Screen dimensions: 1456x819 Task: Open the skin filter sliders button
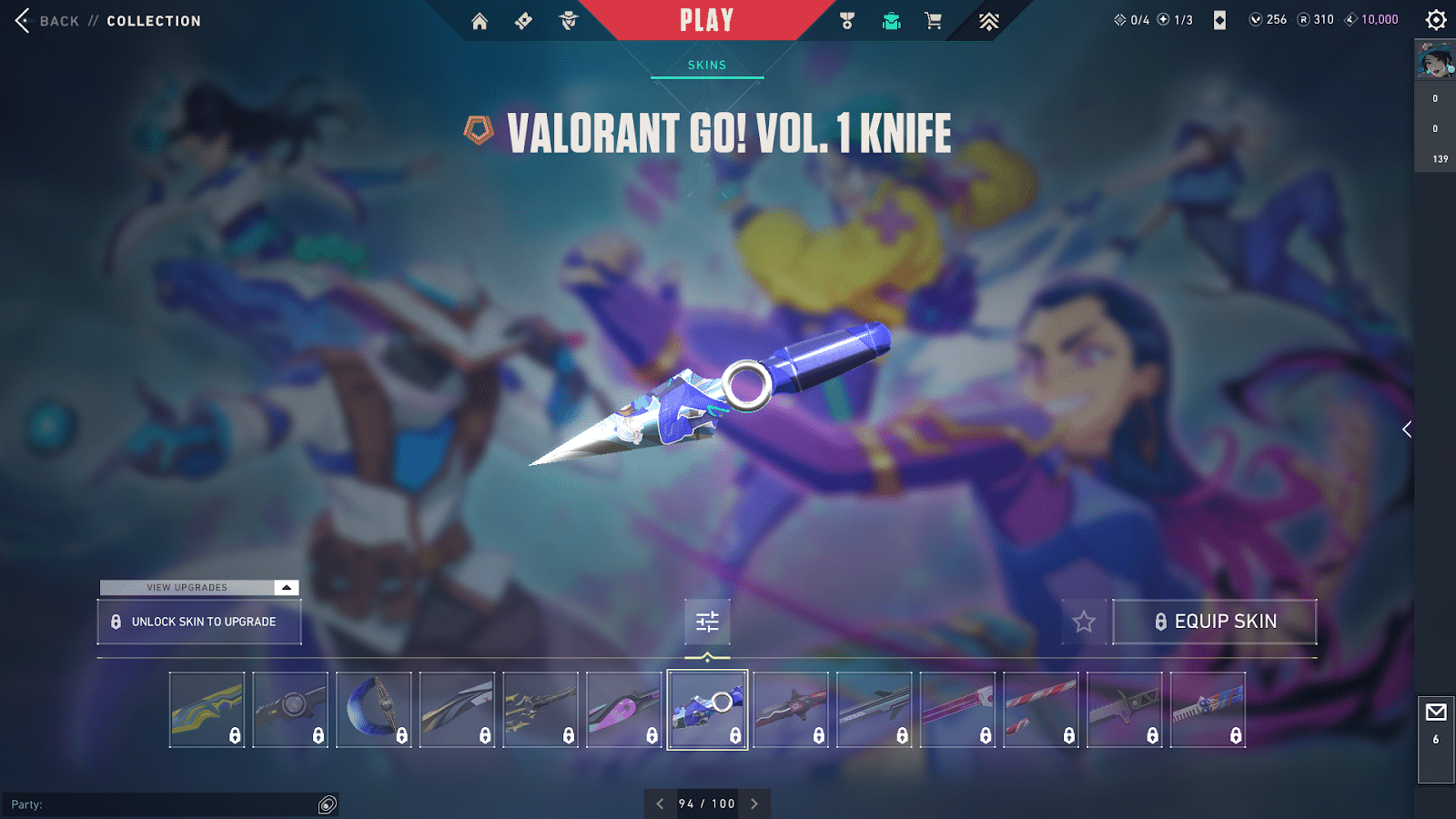(x=707, y=622)
